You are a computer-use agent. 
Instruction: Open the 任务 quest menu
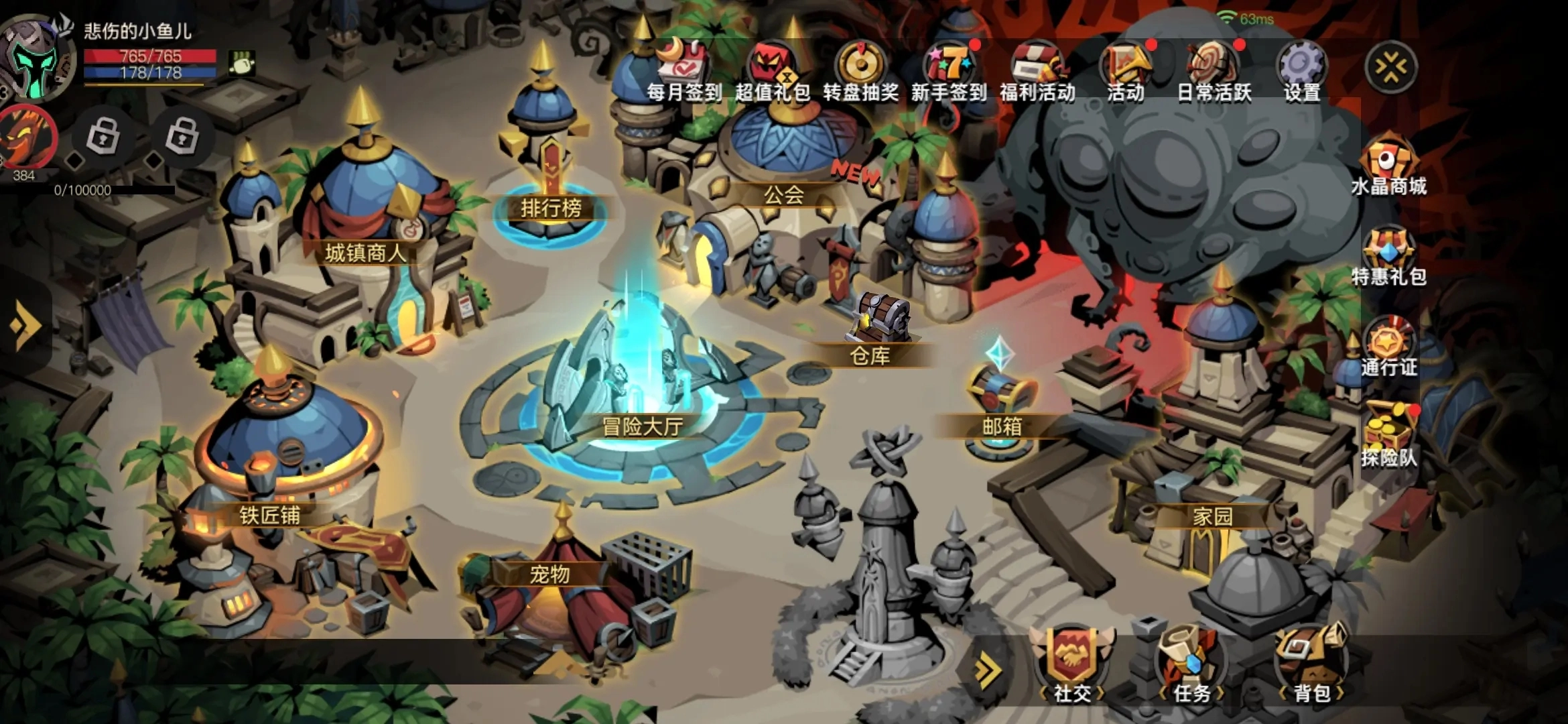tap(1191, 664)
